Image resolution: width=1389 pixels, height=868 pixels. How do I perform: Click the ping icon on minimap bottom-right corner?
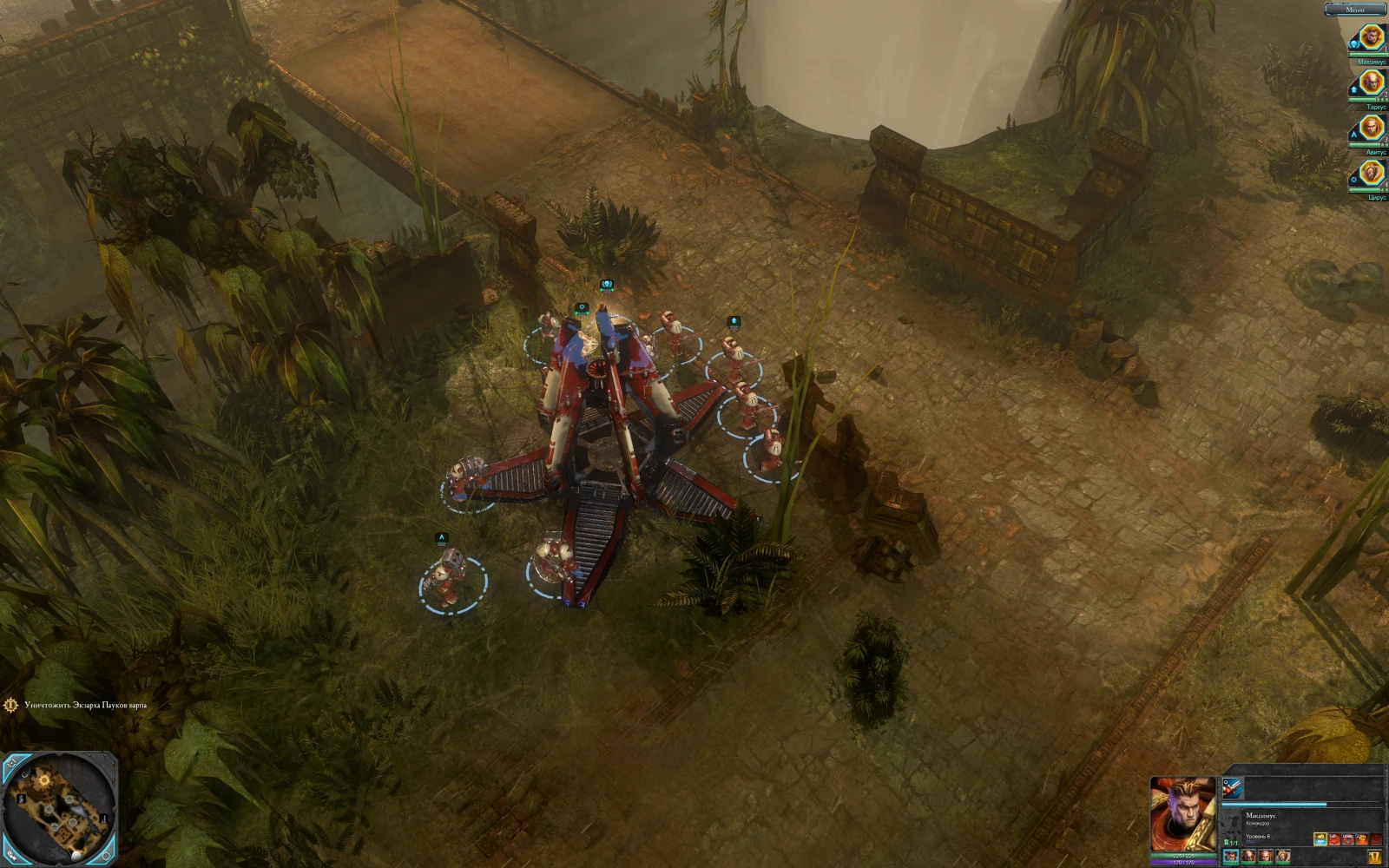point(106,856)
